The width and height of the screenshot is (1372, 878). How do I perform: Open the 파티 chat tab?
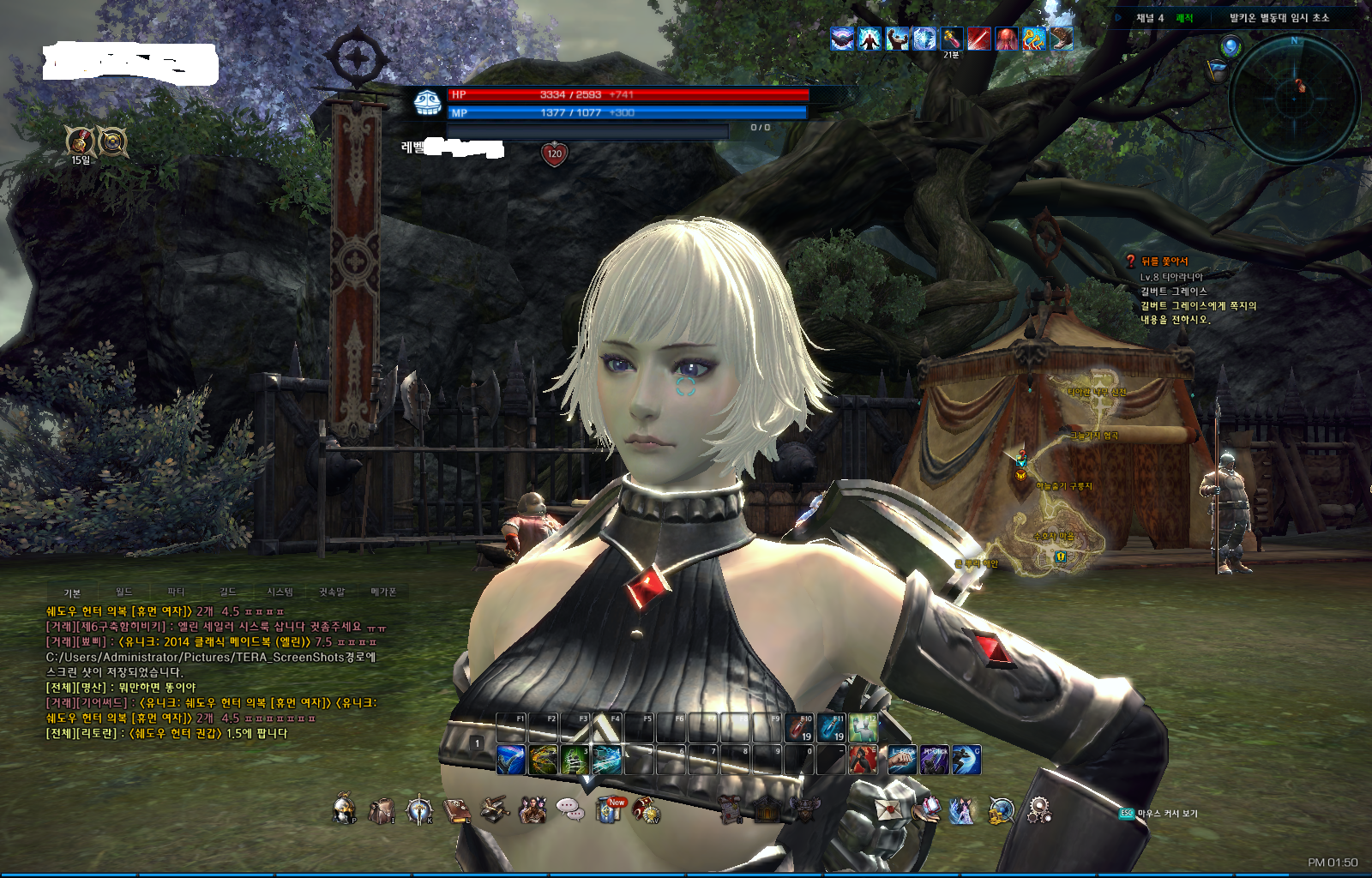coord(176,592)
